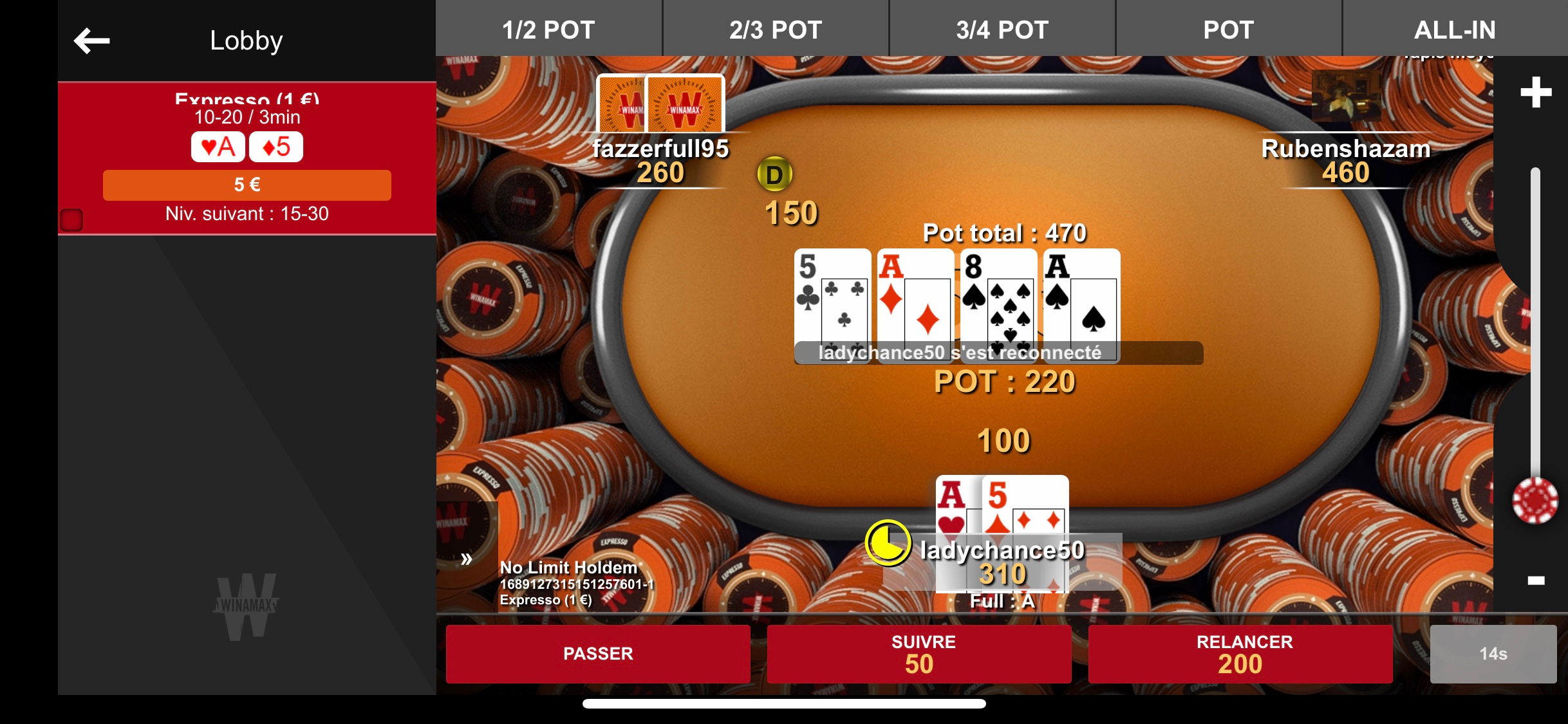Bet the full POT amount
Viewport: 1568px width, 724px height.
point(1228,30)
